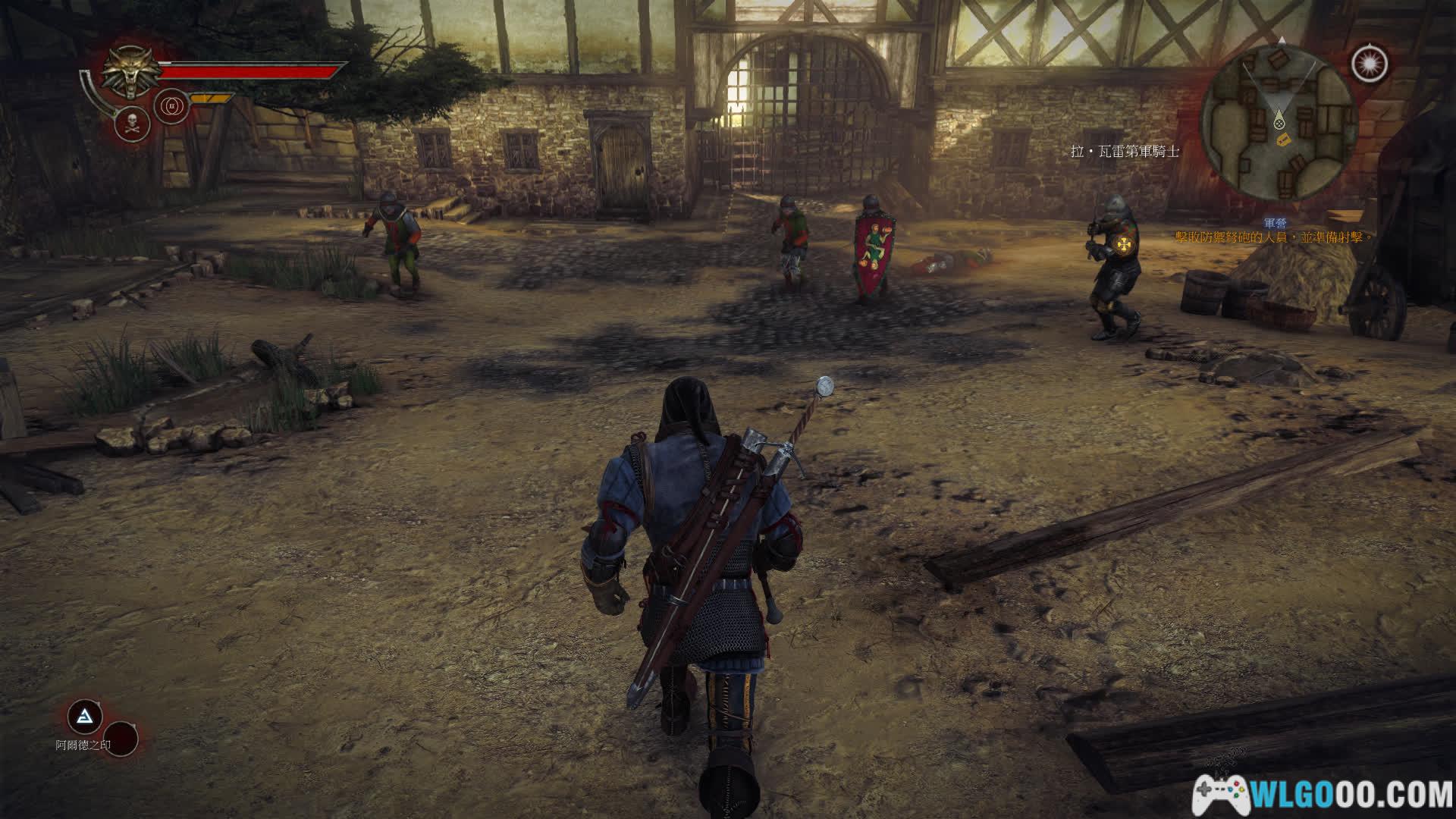Select the dark red quick slot circle

tap(120, 738)
